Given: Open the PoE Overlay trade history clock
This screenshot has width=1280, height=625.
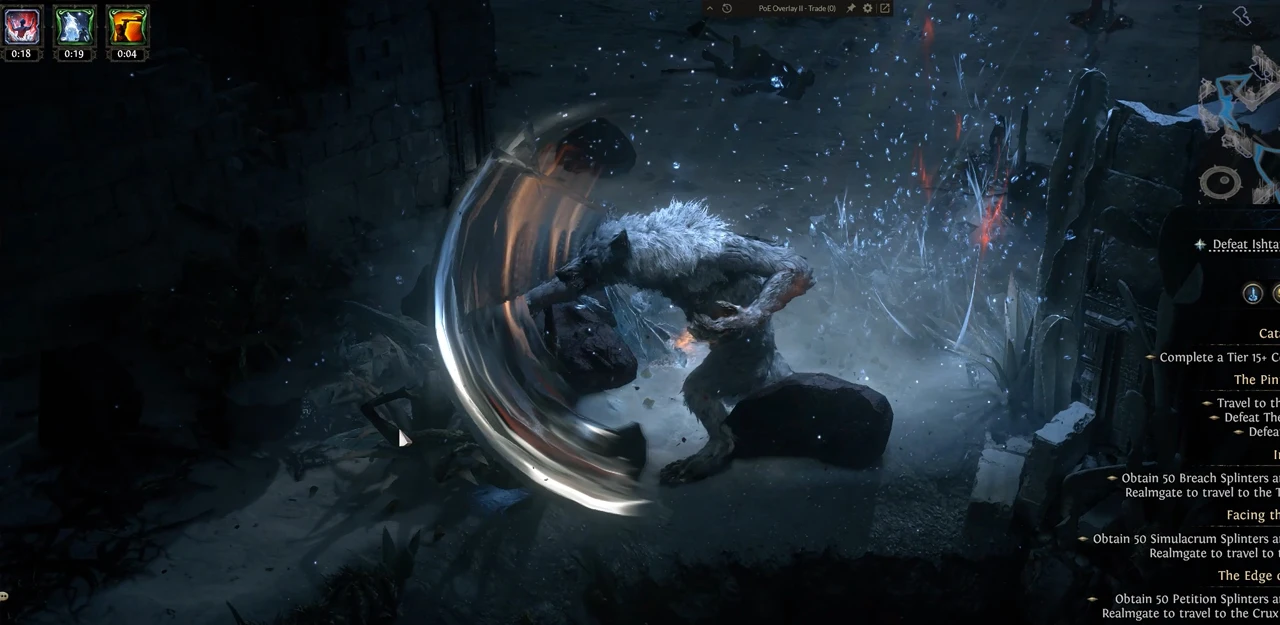Looking at the screenshot, I should click(x=727, y=8).
